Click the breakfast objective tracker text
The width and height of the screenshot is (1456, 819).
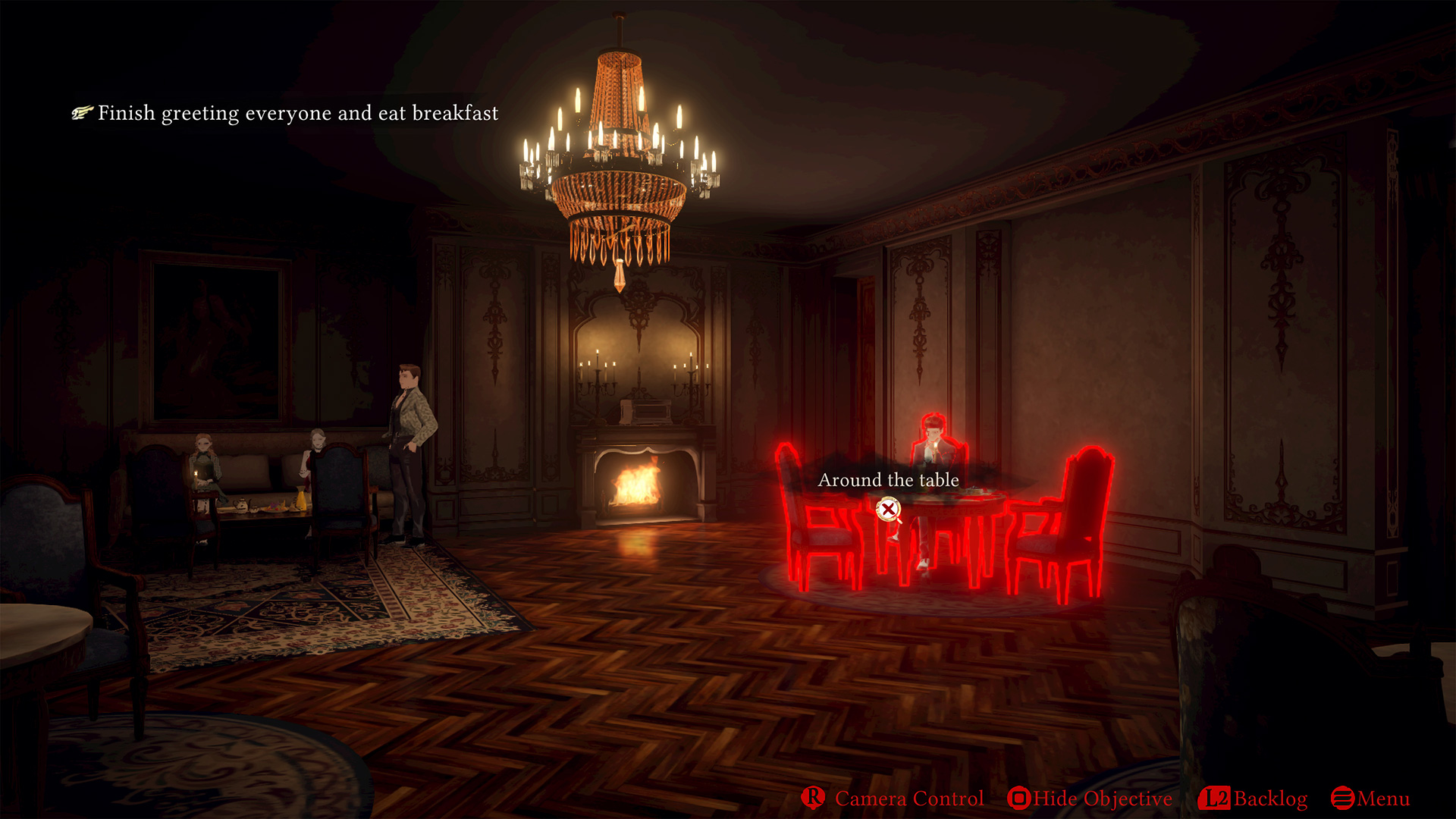pyautogui.click(x=297, y=113)
